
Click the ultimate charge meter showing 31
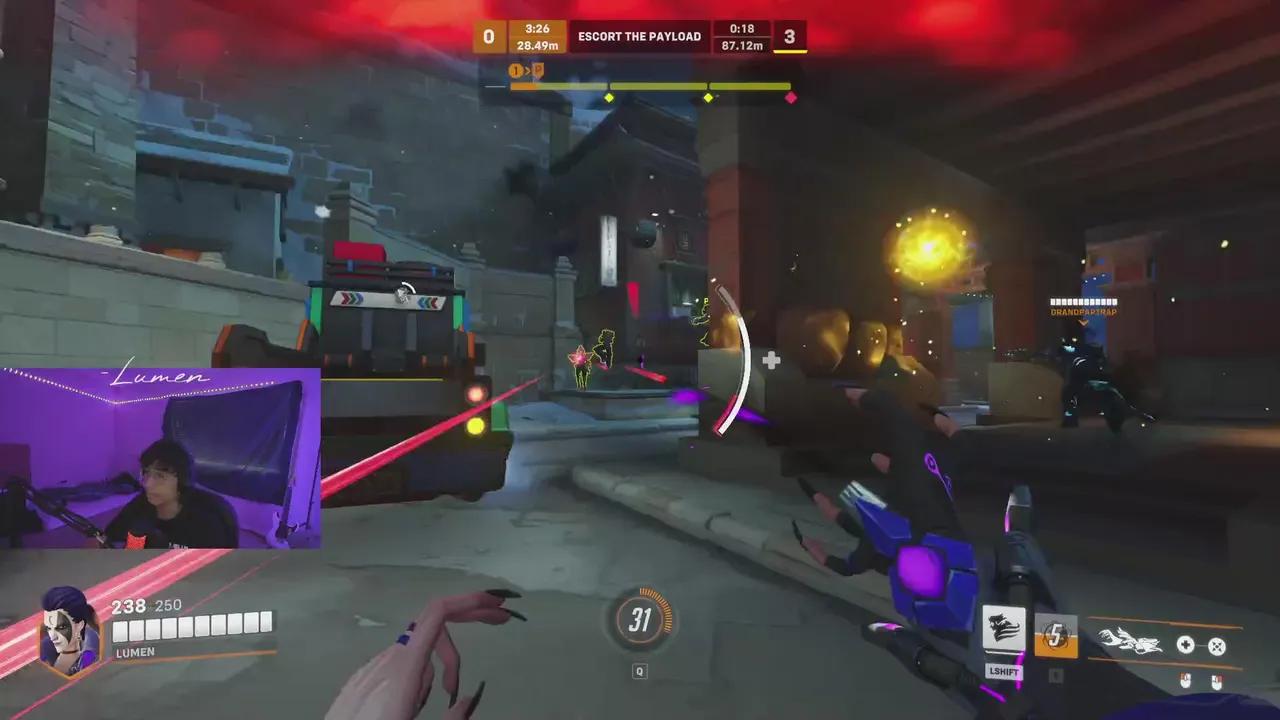[640, 620]
